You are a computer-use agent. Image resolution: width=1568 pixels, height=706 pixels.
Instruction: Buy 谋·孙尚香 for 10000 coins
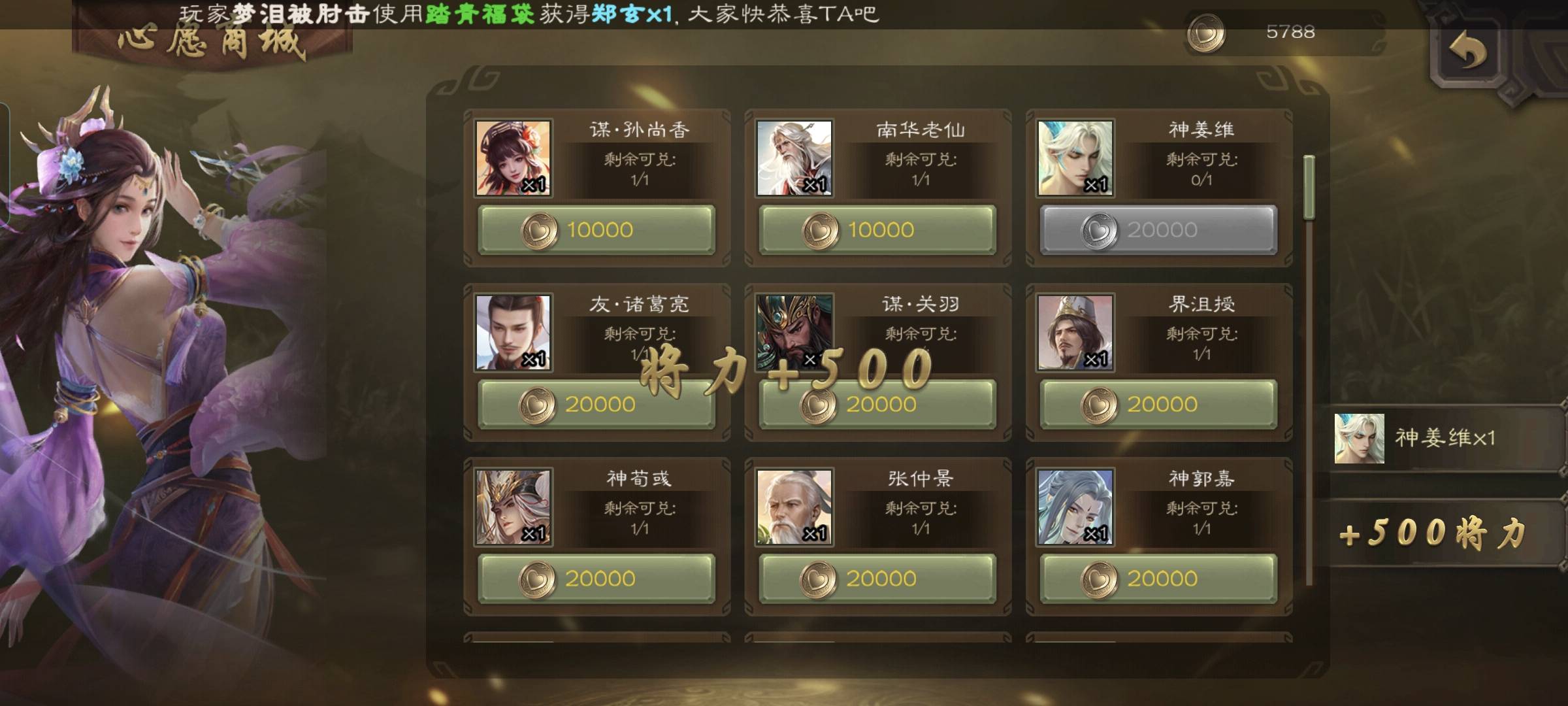coord(596,230)
